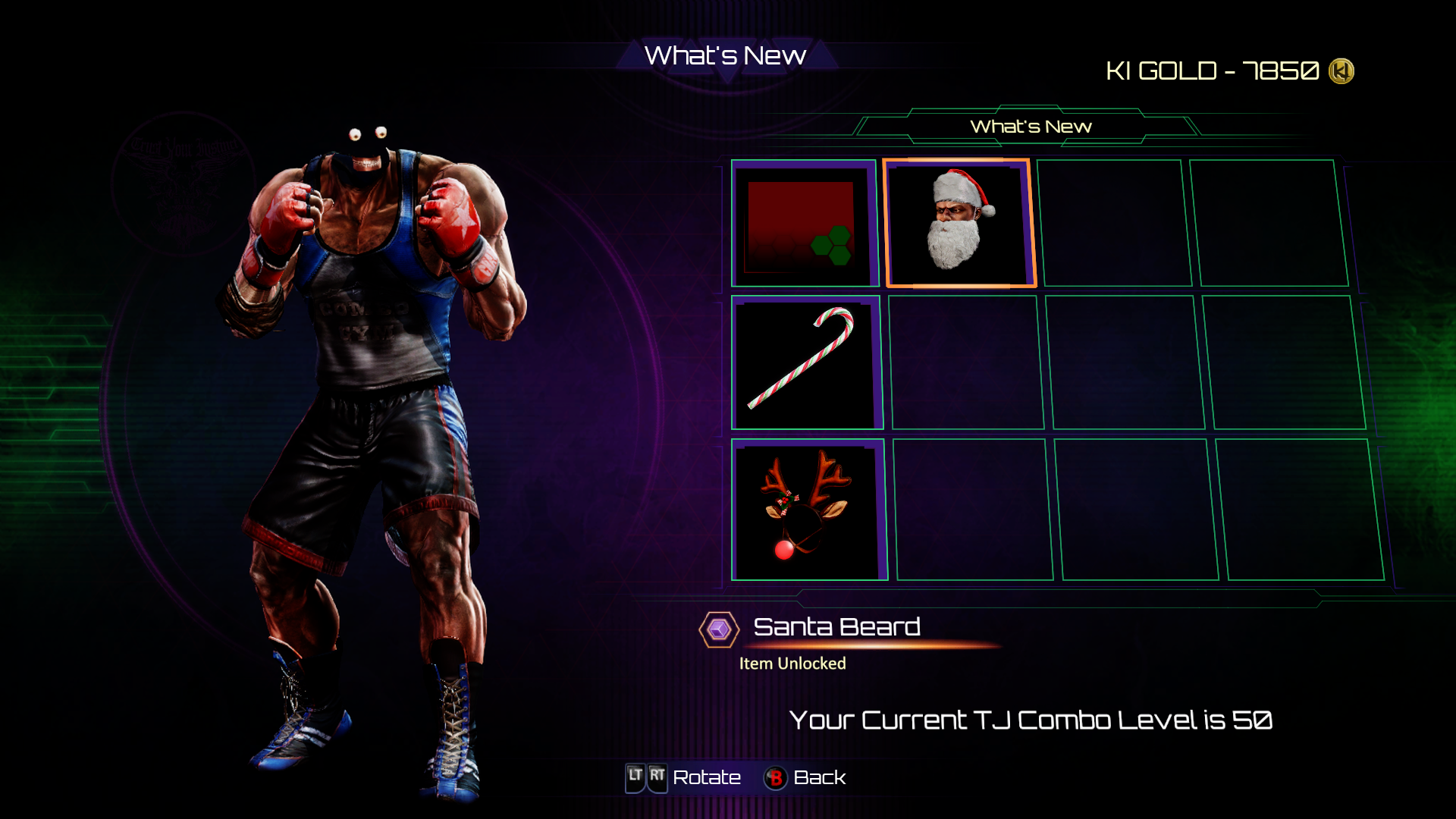Choose the Santa Beard item tile

(x=959, y=224)
